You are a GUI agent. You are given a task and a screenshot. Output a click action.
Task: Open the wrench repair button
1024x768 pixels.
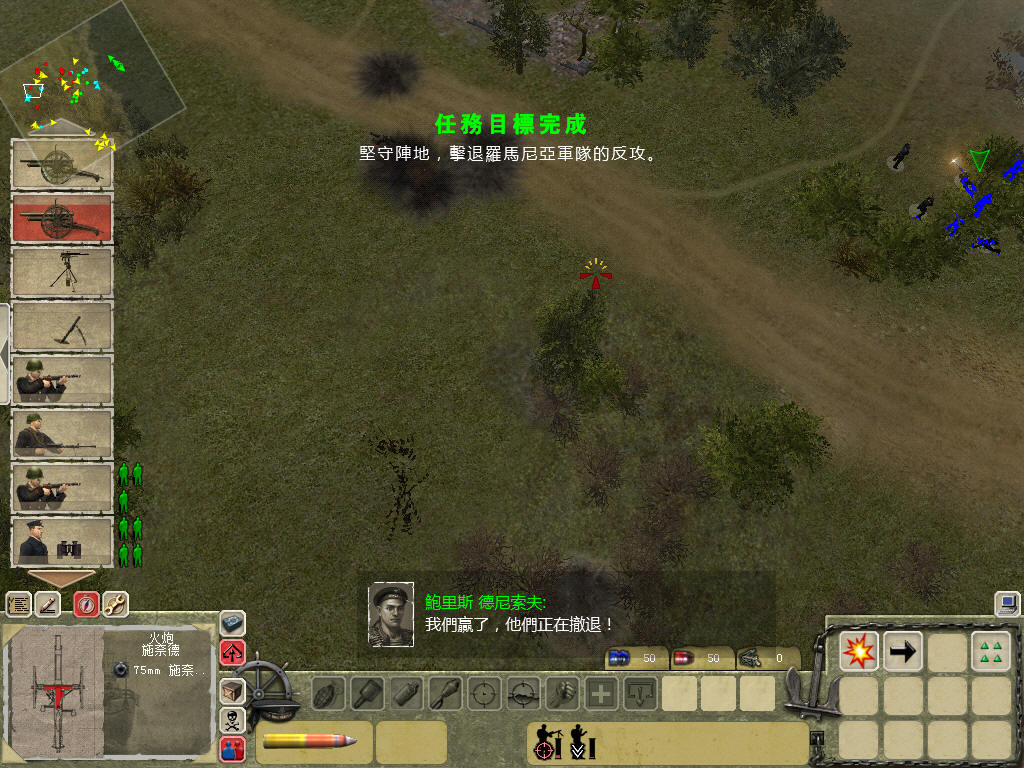[115, 604]
